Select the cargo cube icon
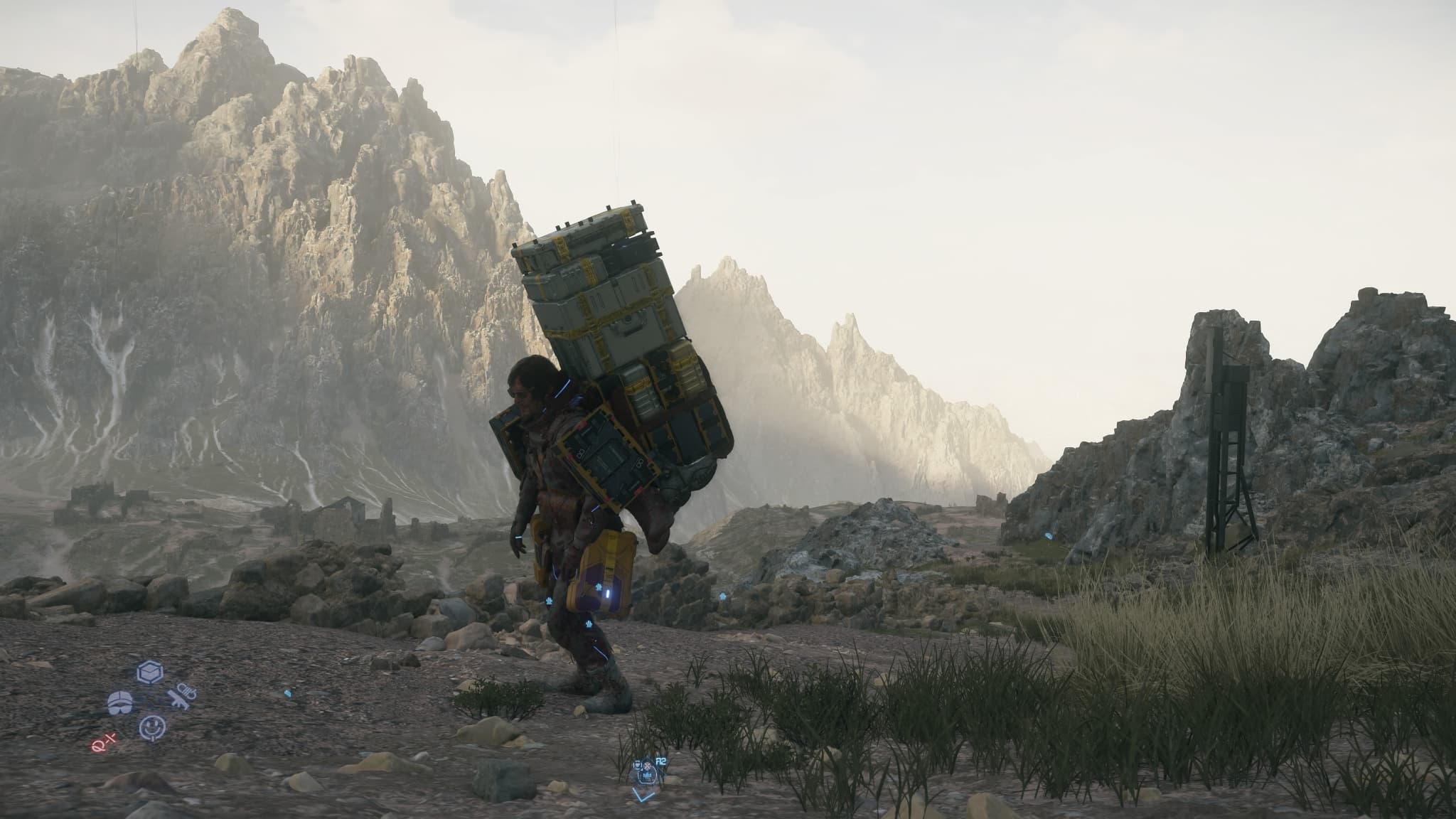Viewport: 1456px width, 819px height. [x=149, y=671]
